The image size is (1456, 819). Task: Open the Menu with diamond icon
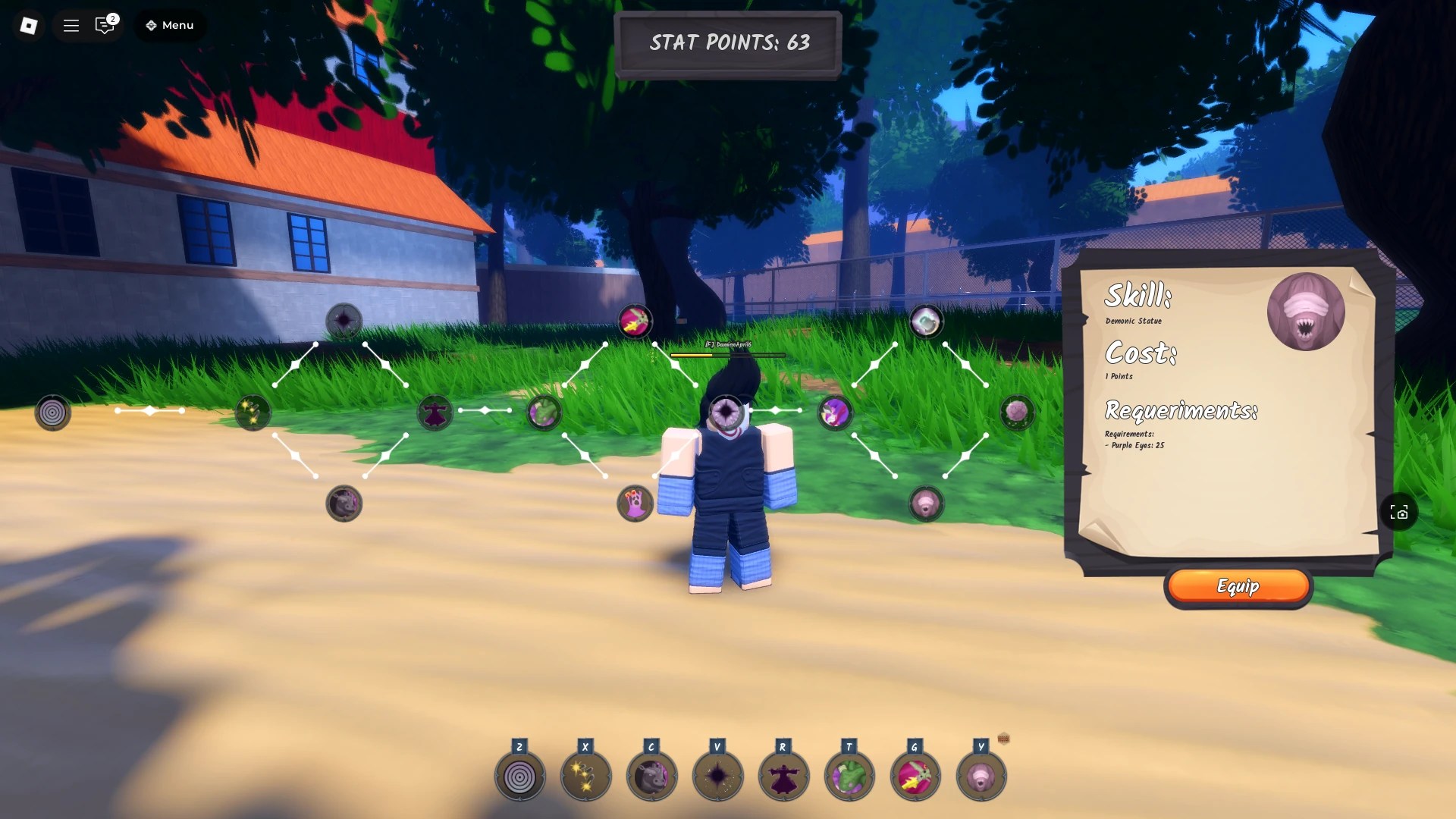(x=168, y=25)
